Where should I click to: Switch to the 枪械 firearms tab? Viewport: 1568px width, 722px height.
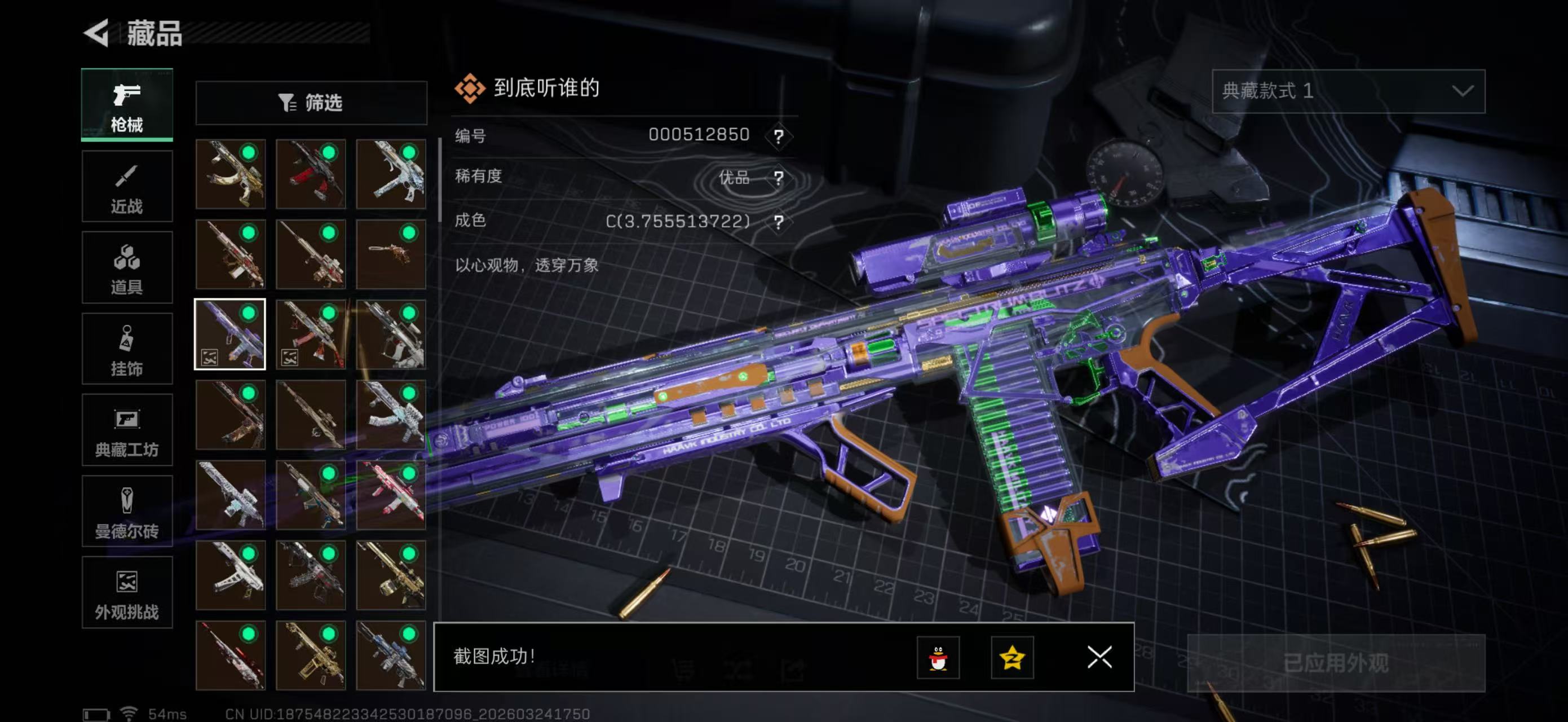click(x=127, y=105)
